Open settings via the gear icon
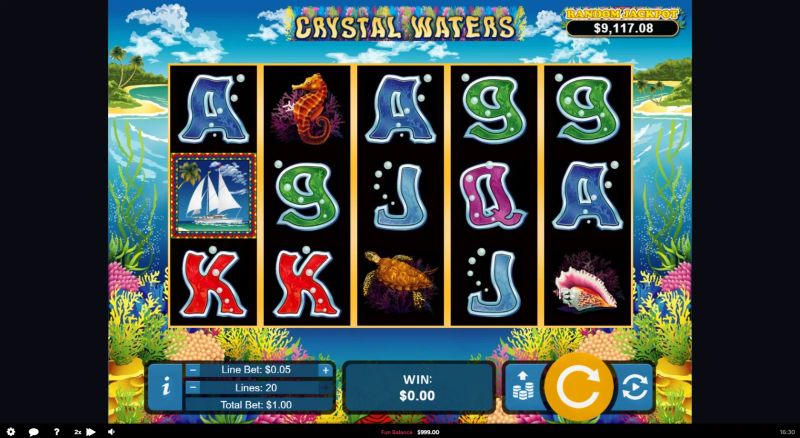The height and width of the screenshot is (438, 800). (11, 432)
